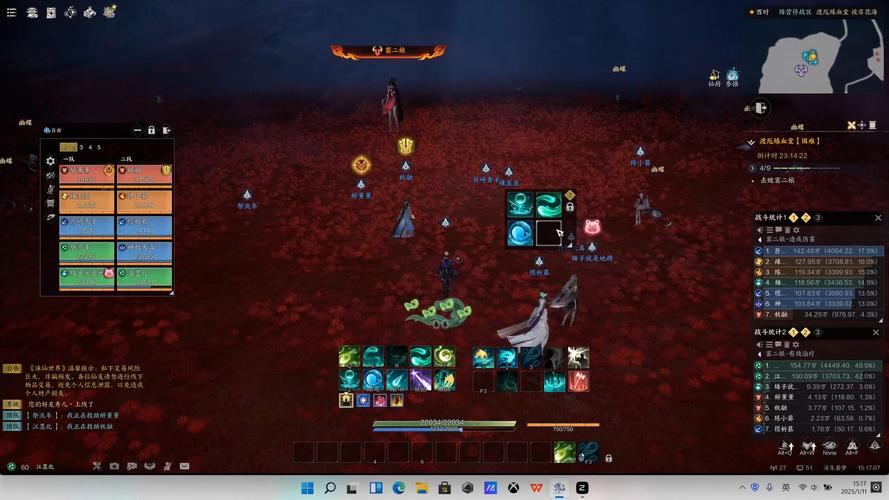This screenshot has width=889, height=500.
Task: Select the top row in the damage statistics list
Action: click(x=815, y=251)
